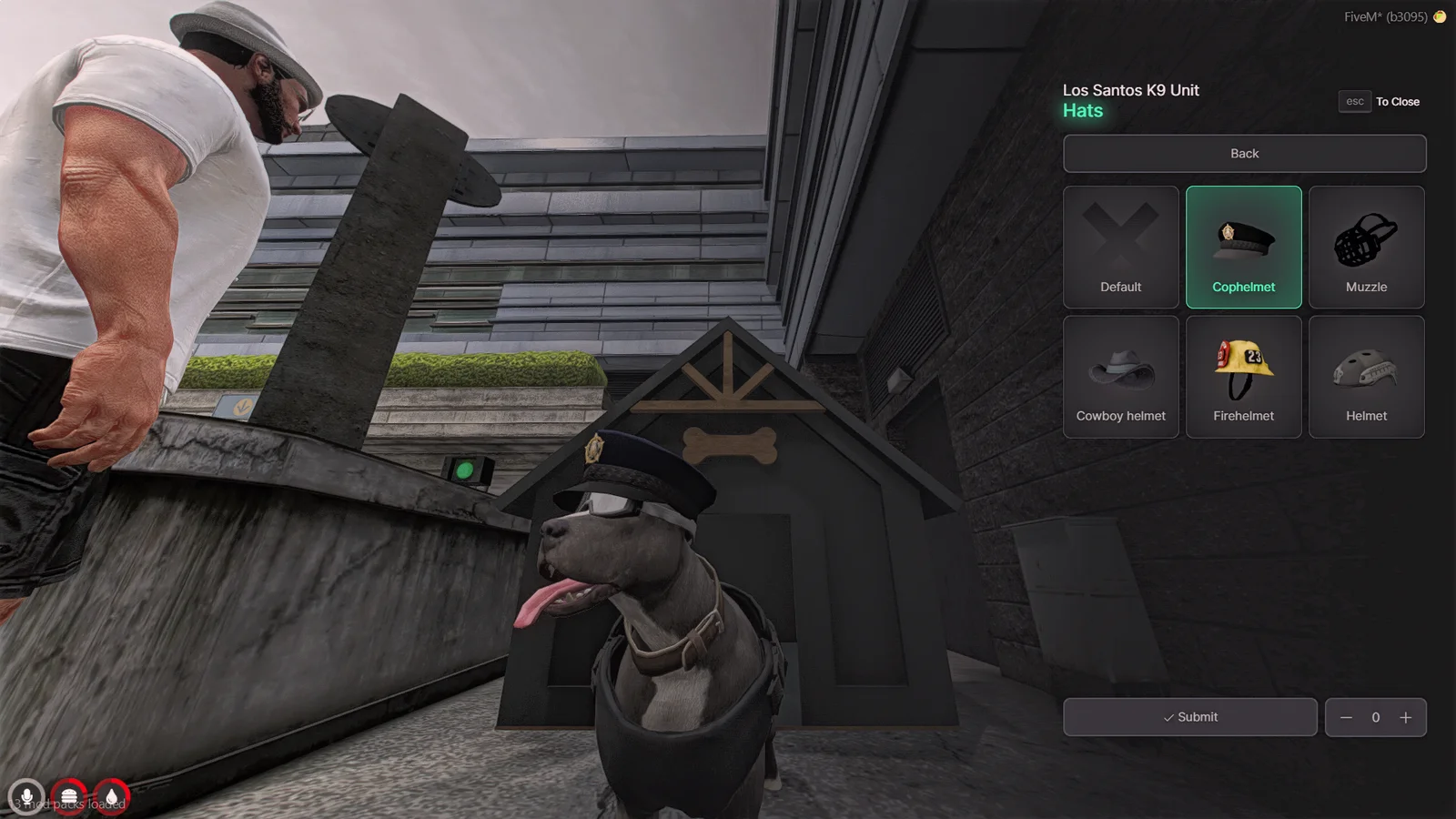This screenshot has width=1456, height=819.
Task: Increase the variant number with plus
Action: point(1406,717)
